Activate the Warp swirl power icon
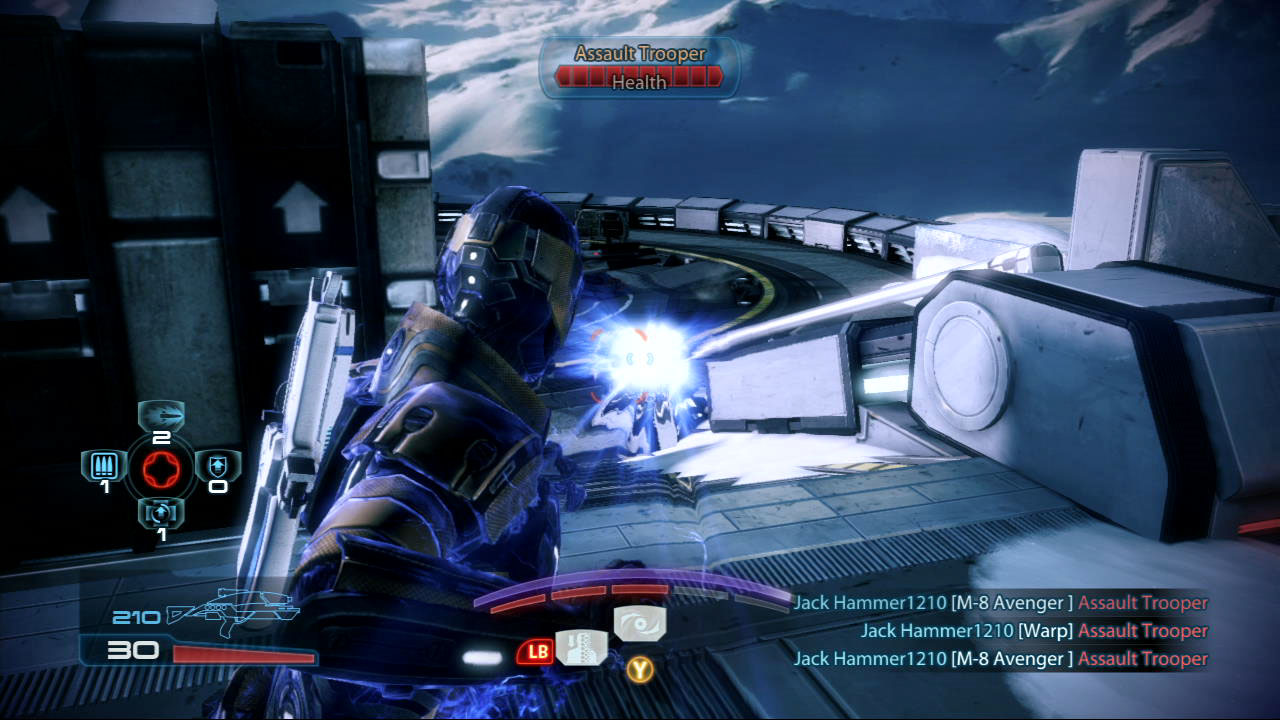Screen dimensions: 1280x720 coord(639,623)
